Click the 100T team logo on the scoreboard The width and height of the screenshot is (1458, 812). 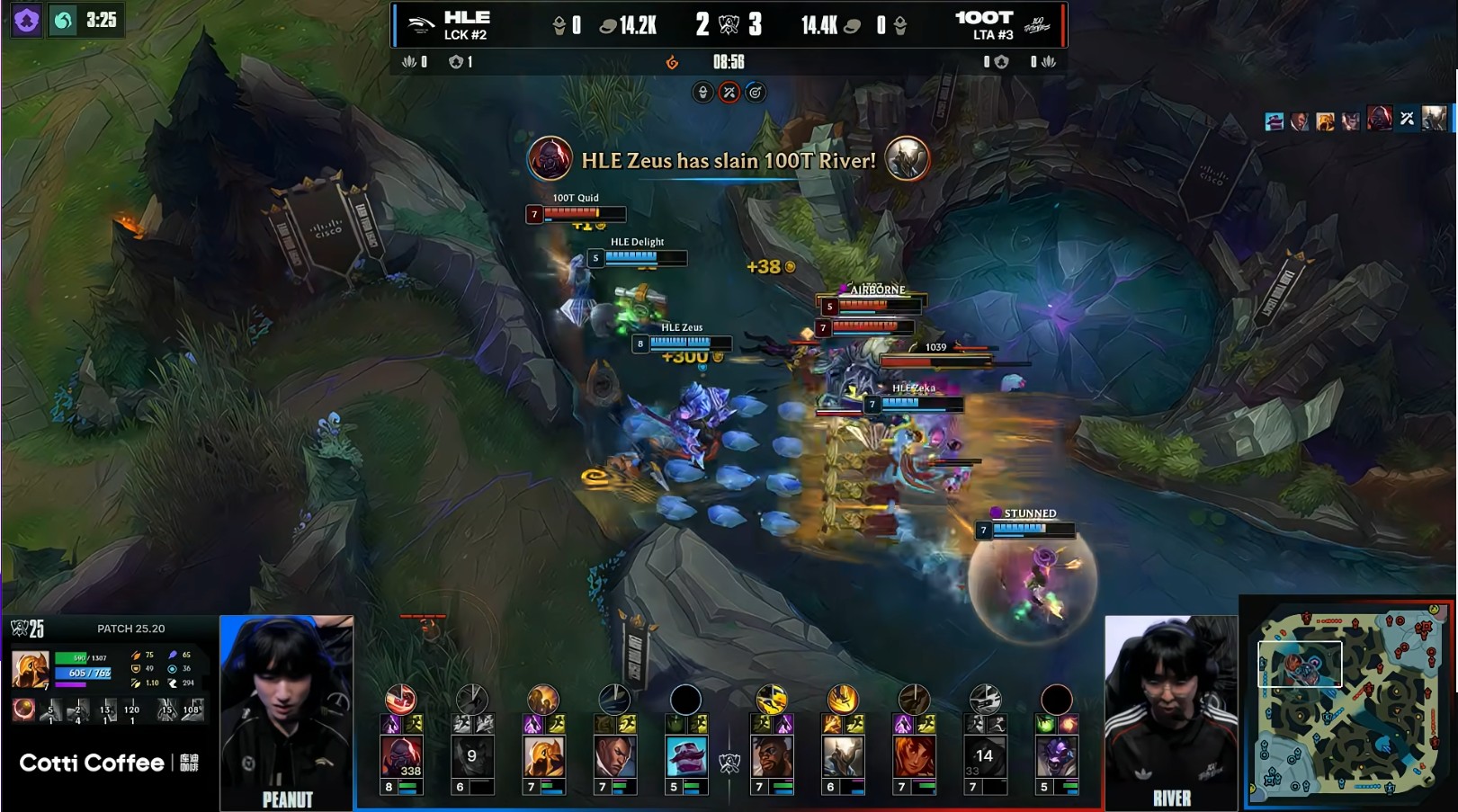[x=1037, y=25]
